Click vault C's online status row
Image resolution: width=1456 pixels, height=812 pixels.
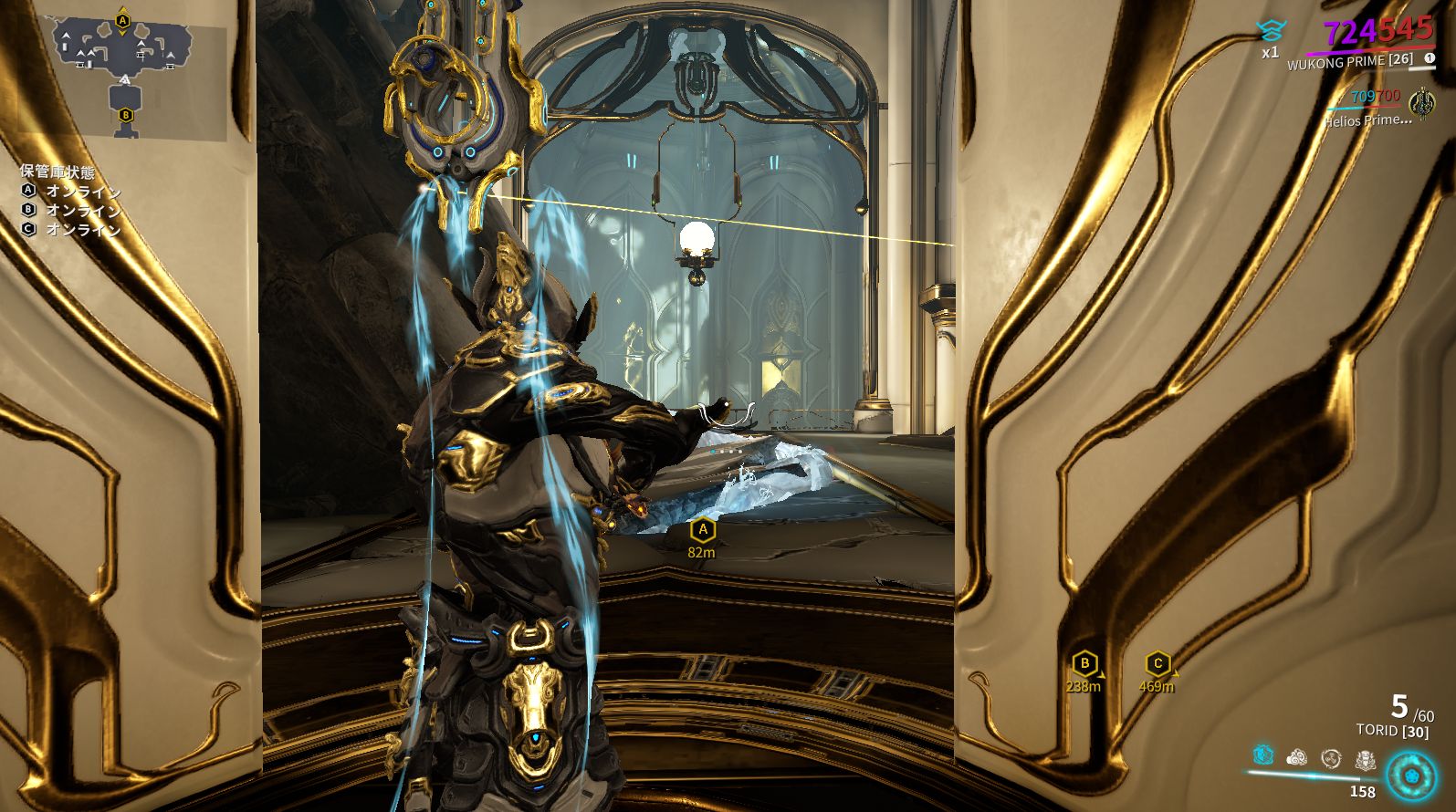click(71, 229)
